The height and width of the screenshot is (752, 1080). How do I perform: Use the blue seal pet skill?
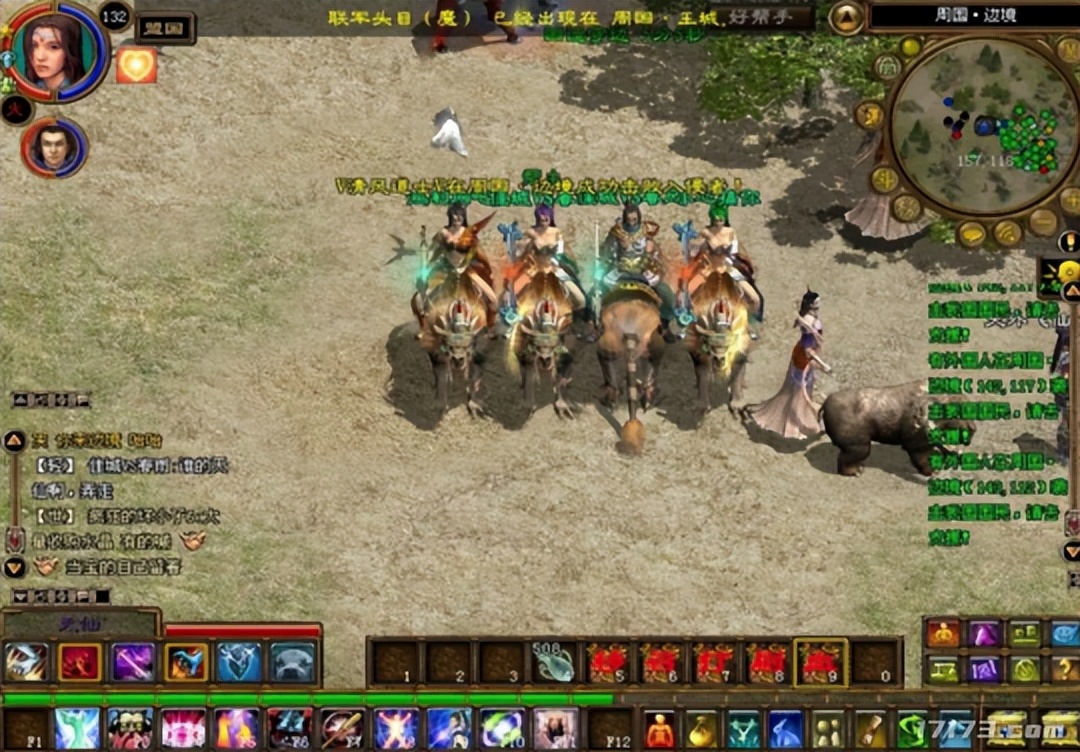tap(292, 661)
